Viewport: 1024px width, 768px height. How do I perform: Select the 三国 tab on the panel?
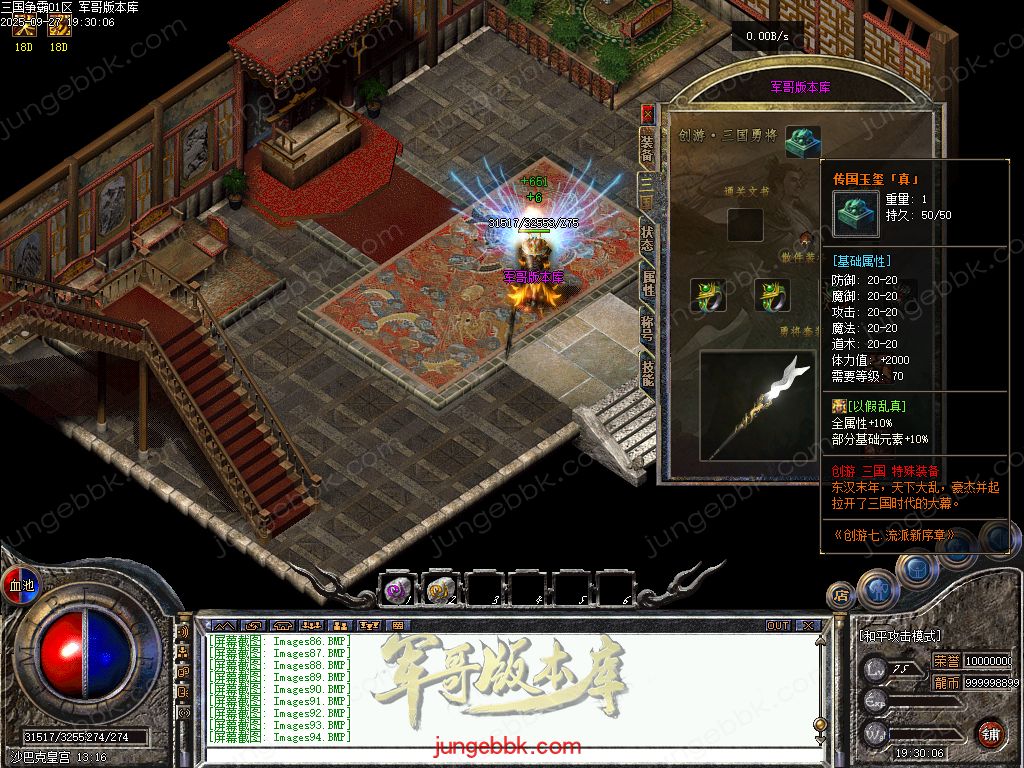point(647,193)
